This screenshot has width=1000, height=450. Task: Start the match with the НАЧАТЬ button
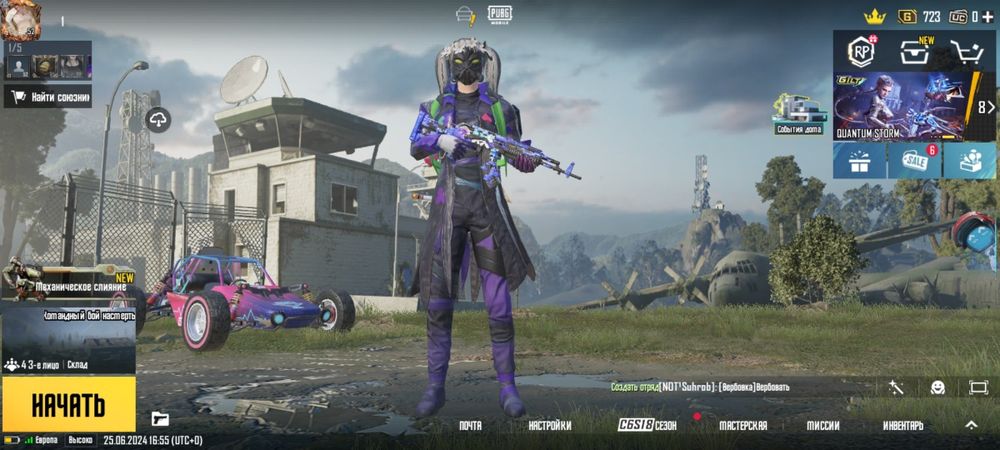(x=68, y=404)
